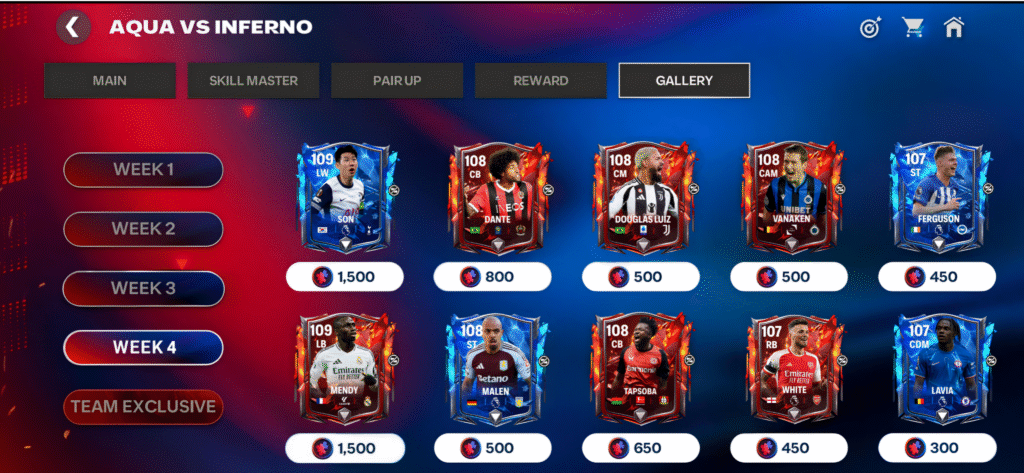The height and width of the screenshot is (473, 1024).
Task: Open the shopping cart store
Action: (912, 28)
